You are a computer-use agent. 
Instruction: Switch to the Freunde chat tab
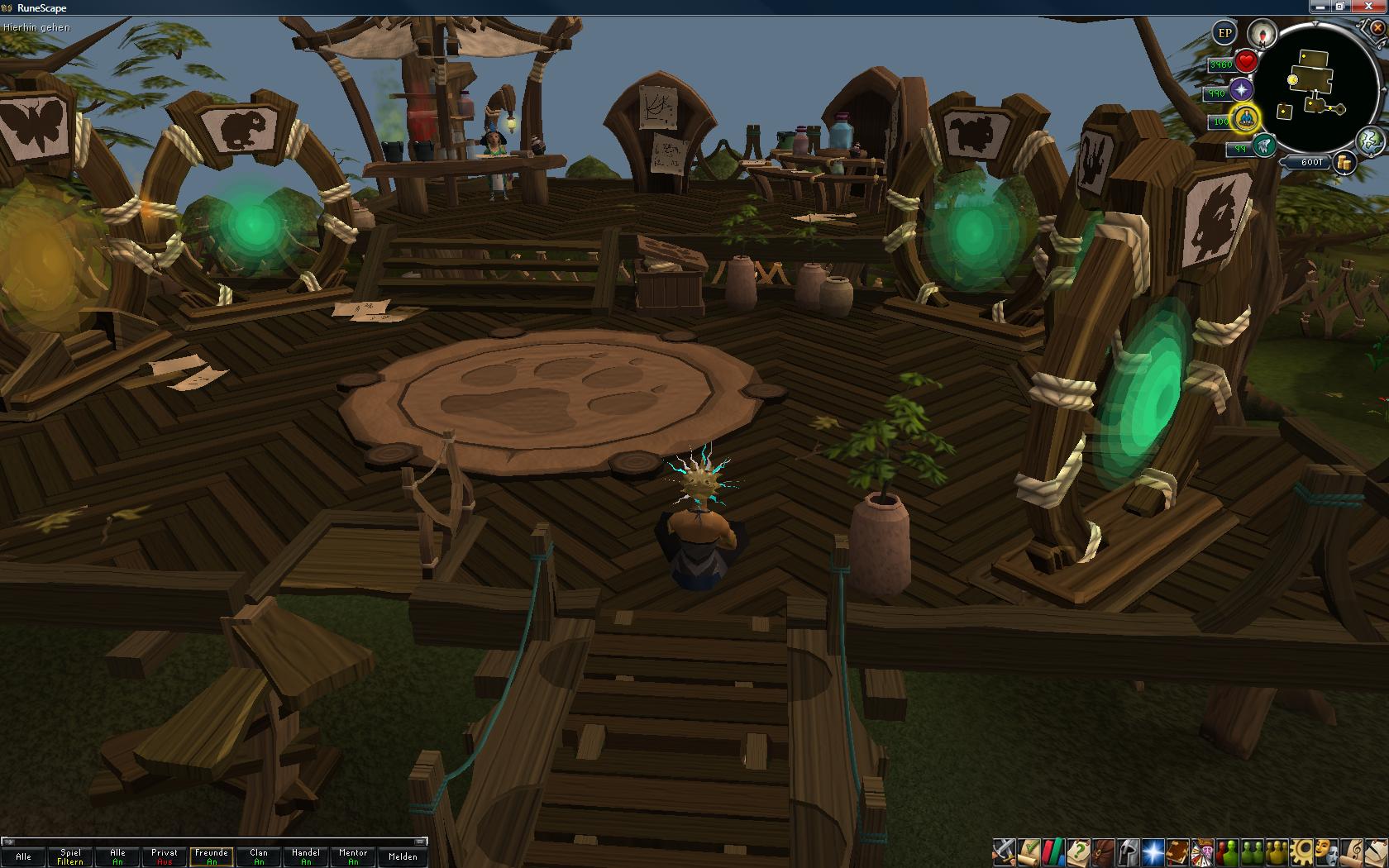tap(212, 856)
